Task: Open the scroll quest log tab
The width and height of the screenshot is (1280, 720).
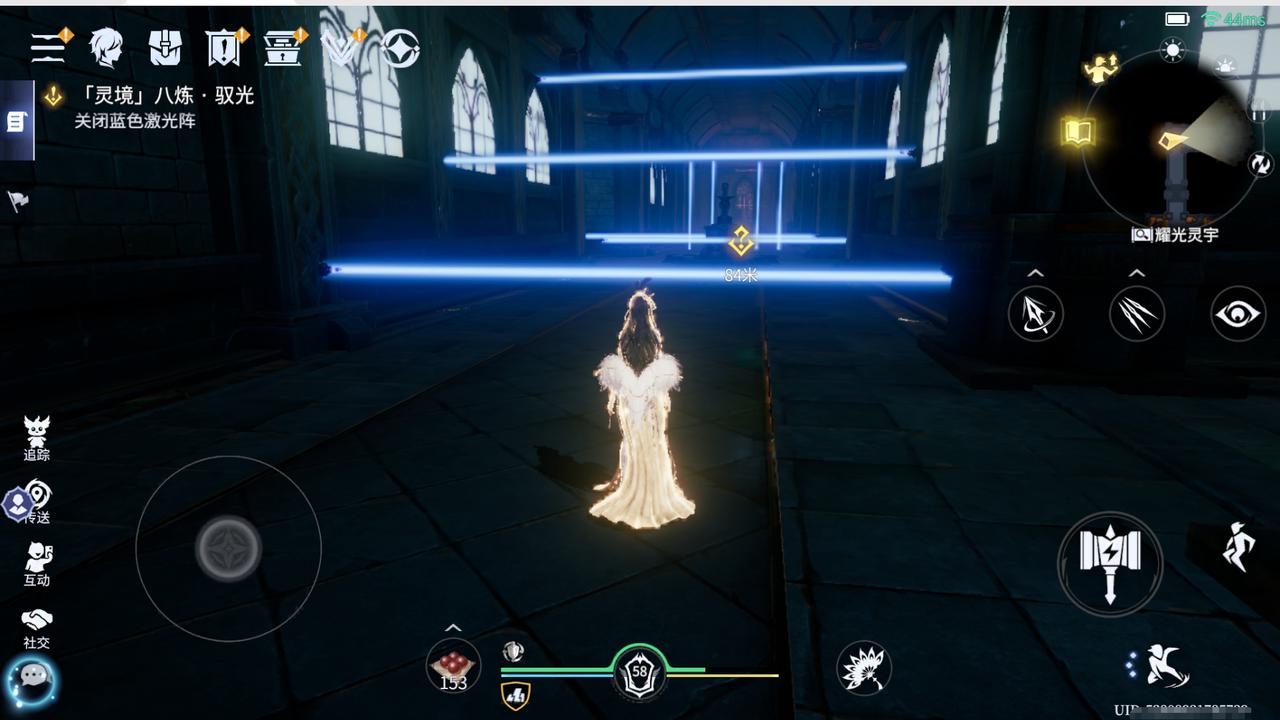Action: tap(16, 121)
